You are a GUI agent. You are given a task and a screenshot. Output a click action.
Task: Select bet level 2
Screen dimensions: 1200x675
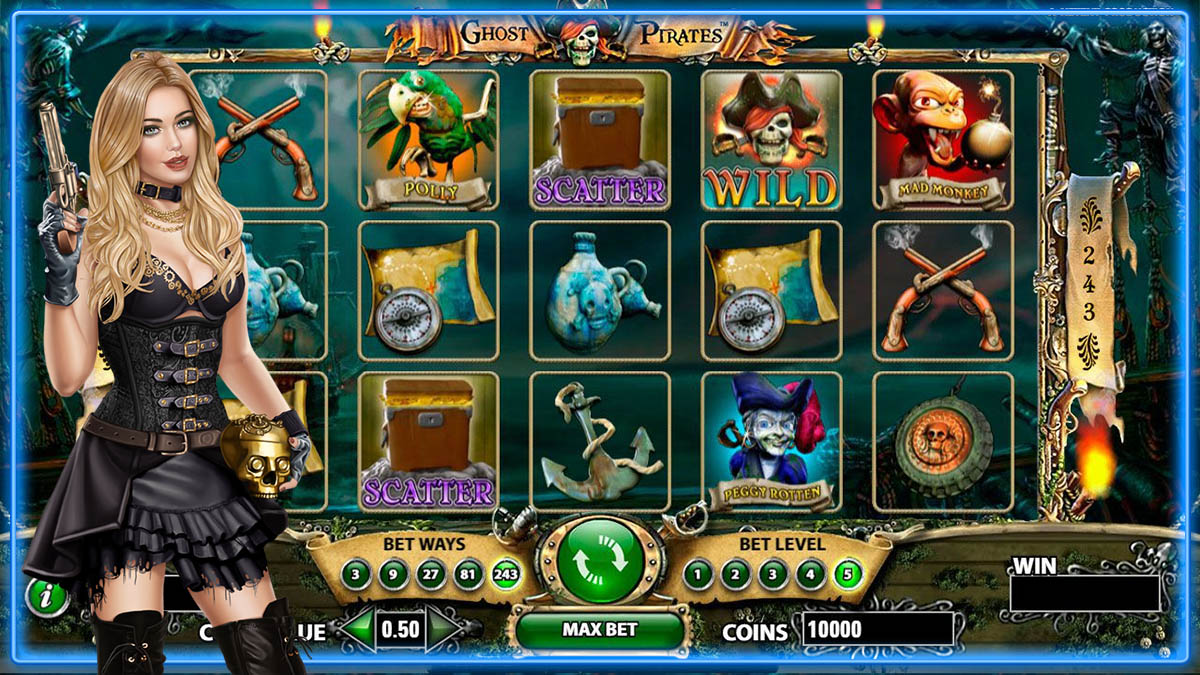[x=736, y=574]
